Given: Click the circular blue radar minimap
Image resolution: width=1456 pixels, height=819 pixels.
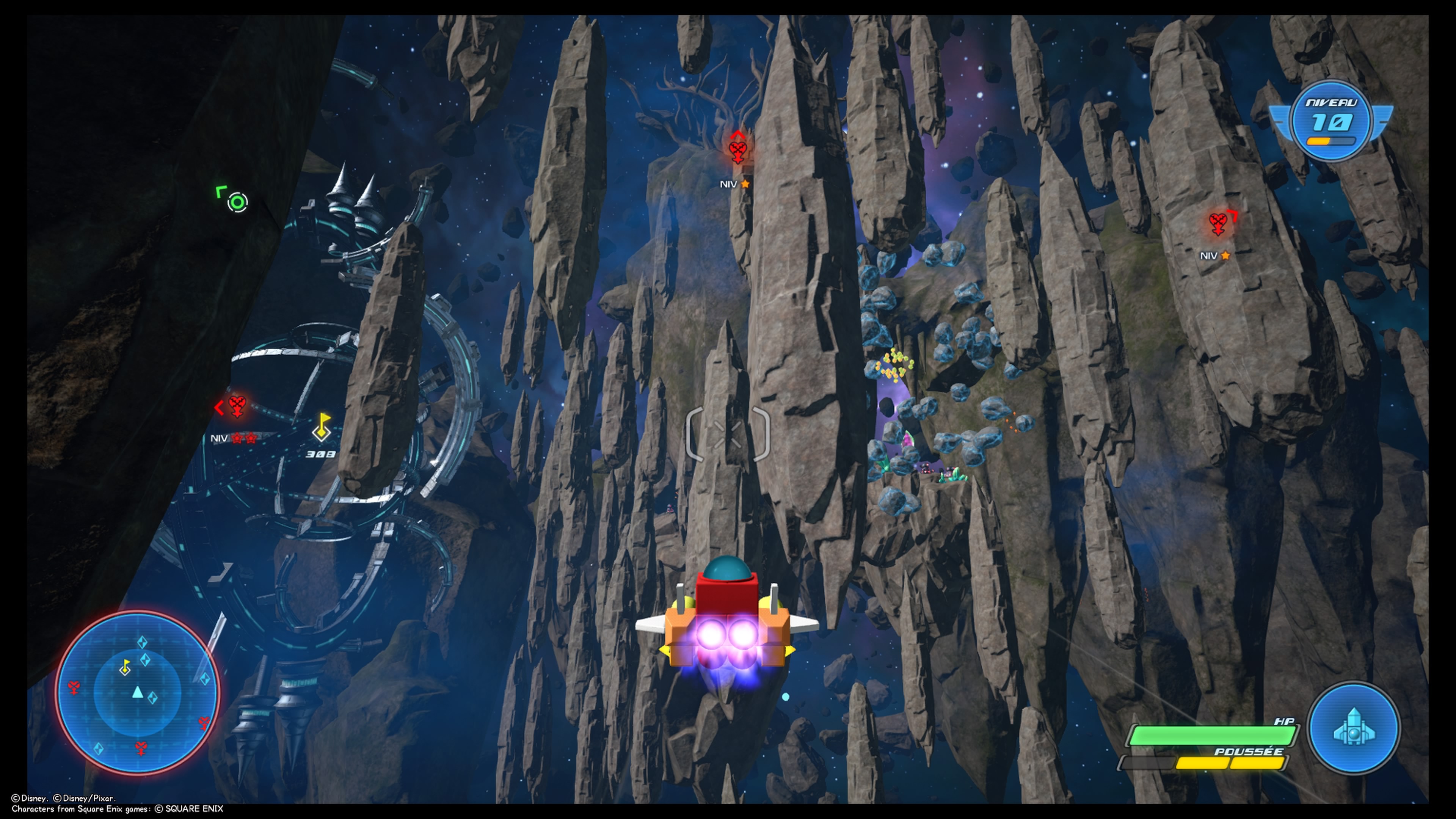Looking at the screenshot, I should click(x=137, y=693).
